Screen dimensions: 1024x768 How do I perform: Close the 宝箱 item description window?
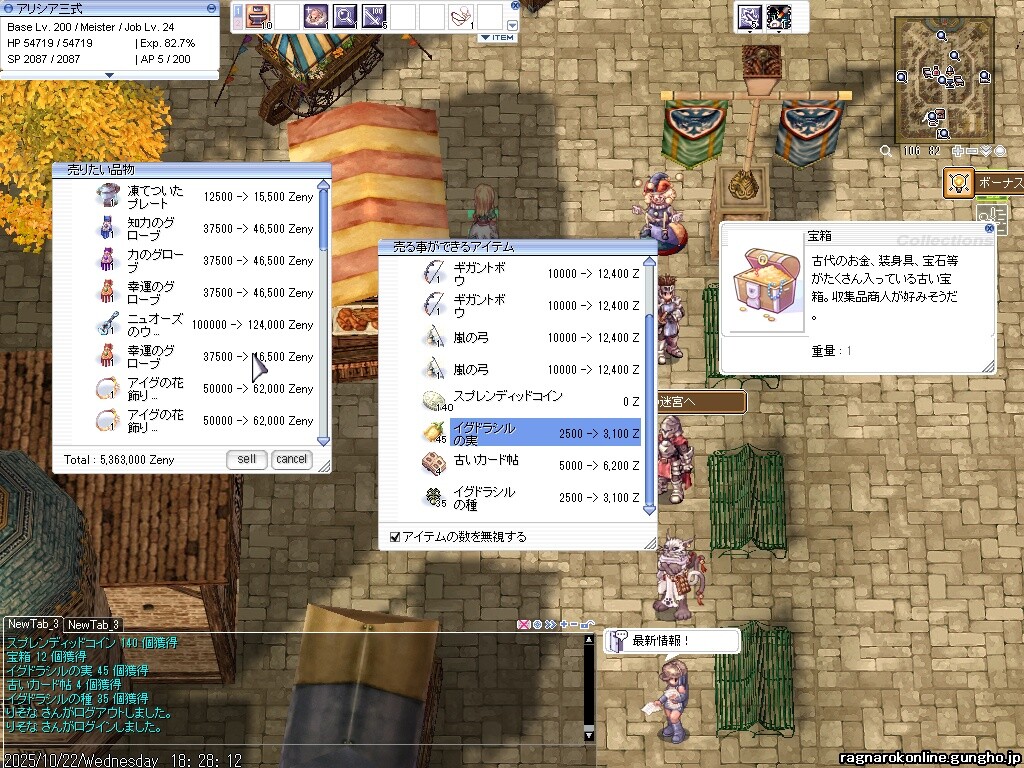[x=989, y=228]
